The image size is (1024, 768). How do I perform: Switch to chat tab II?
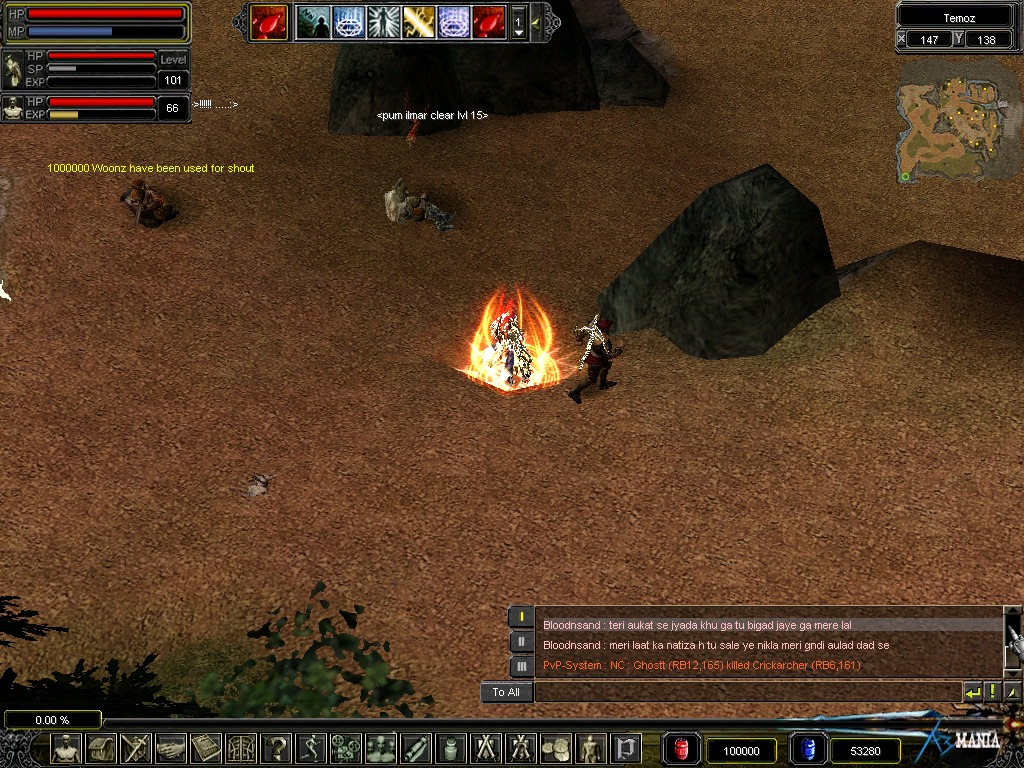[522, 641]
